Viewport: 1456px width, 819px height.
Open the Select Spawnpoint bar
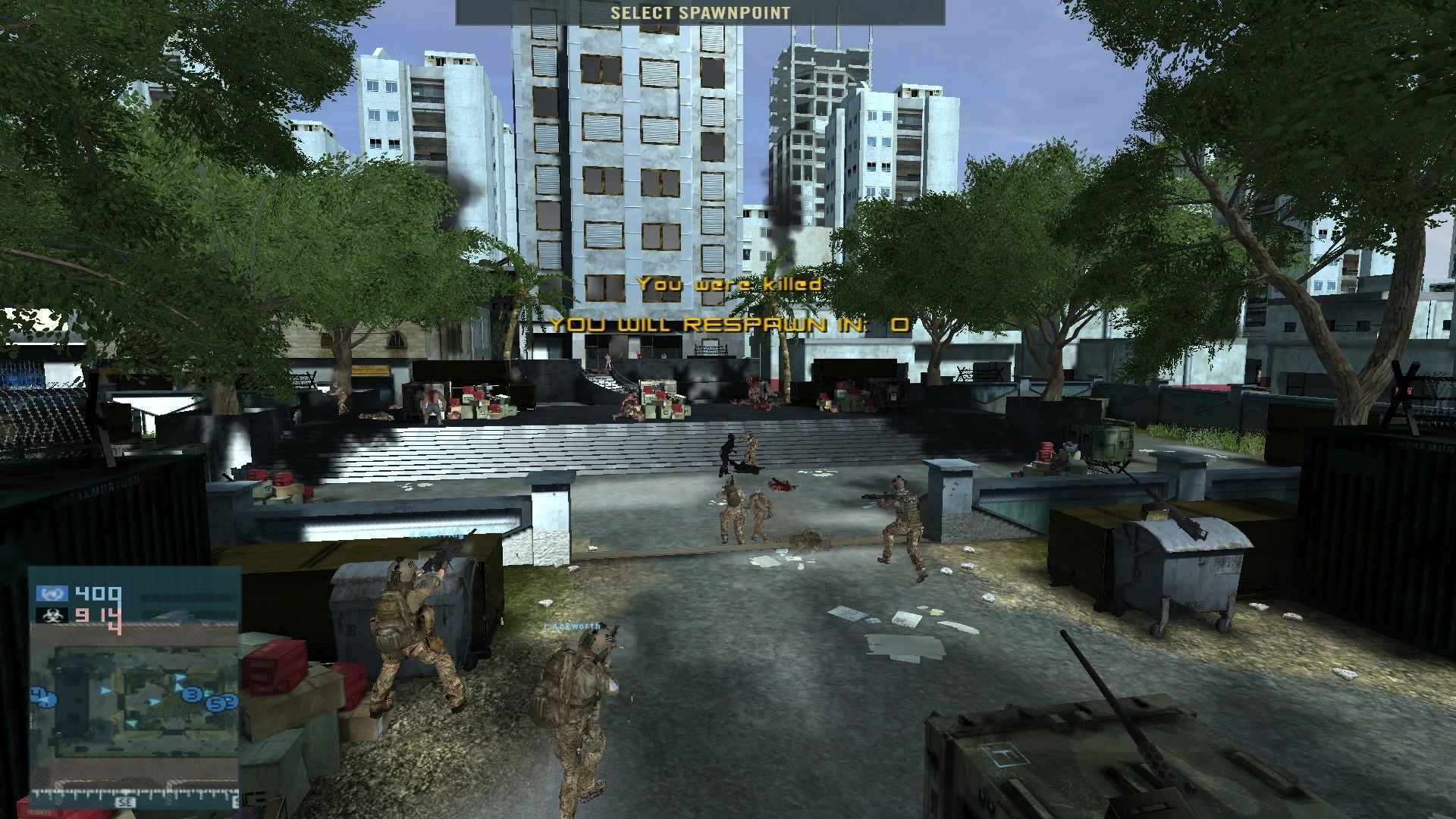click(699, 12)
